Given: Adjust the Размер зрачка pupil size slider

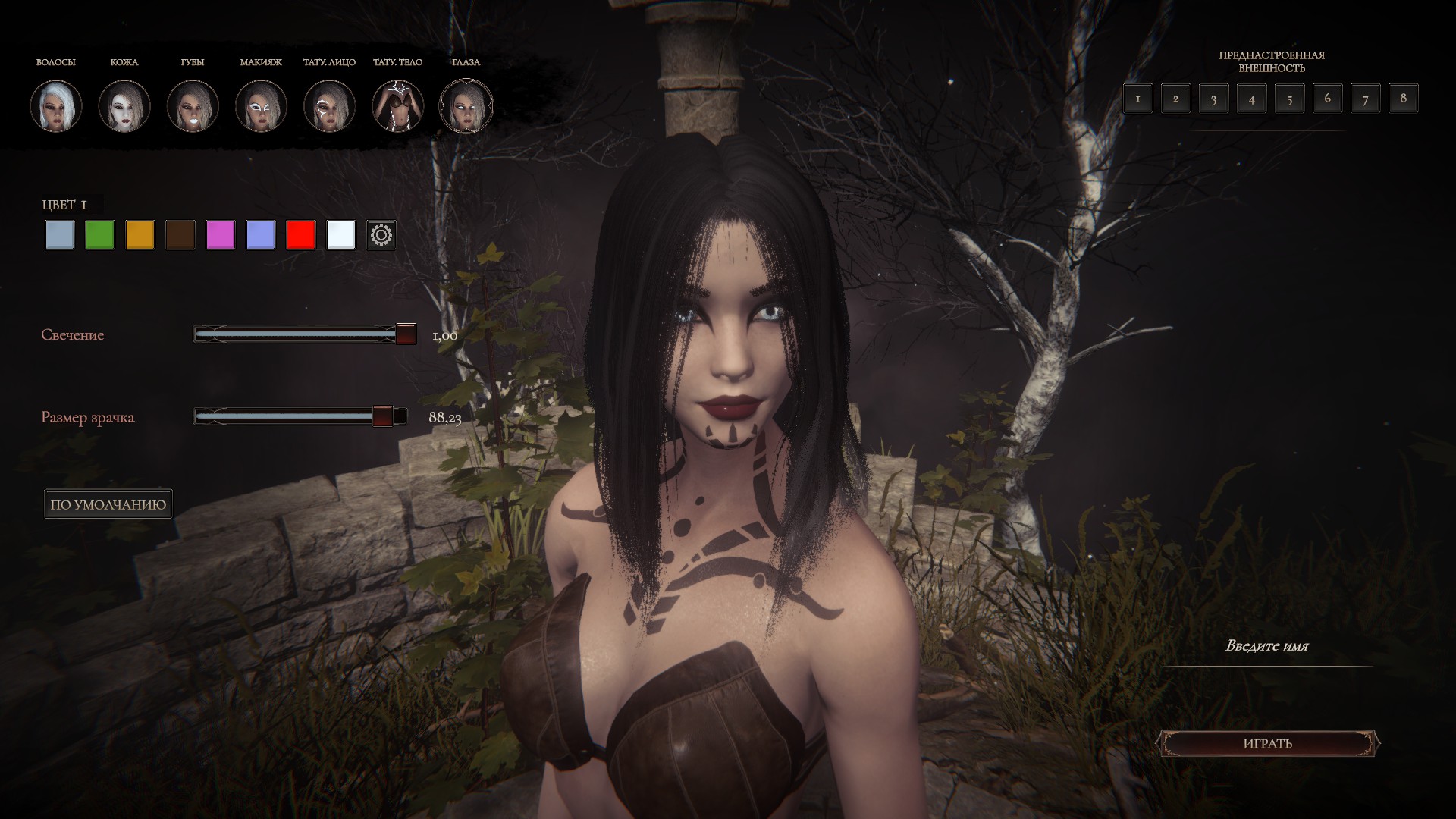Looking at the screenshot, I should (300, 416).
